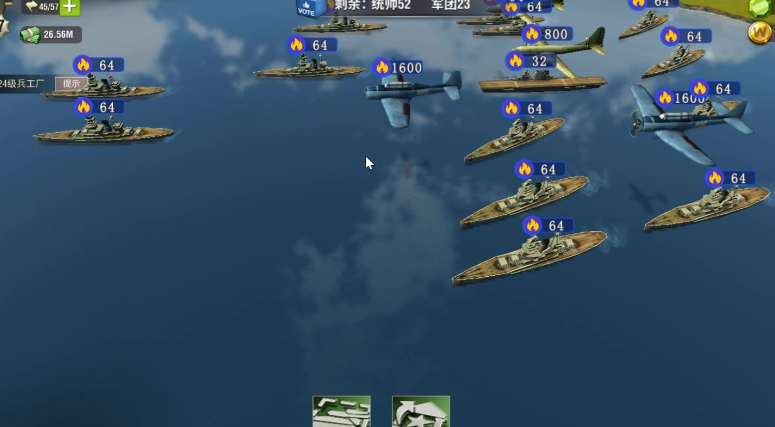
Task: Open the VOTE thumbs-up icon
Action: tap(306, 8)
